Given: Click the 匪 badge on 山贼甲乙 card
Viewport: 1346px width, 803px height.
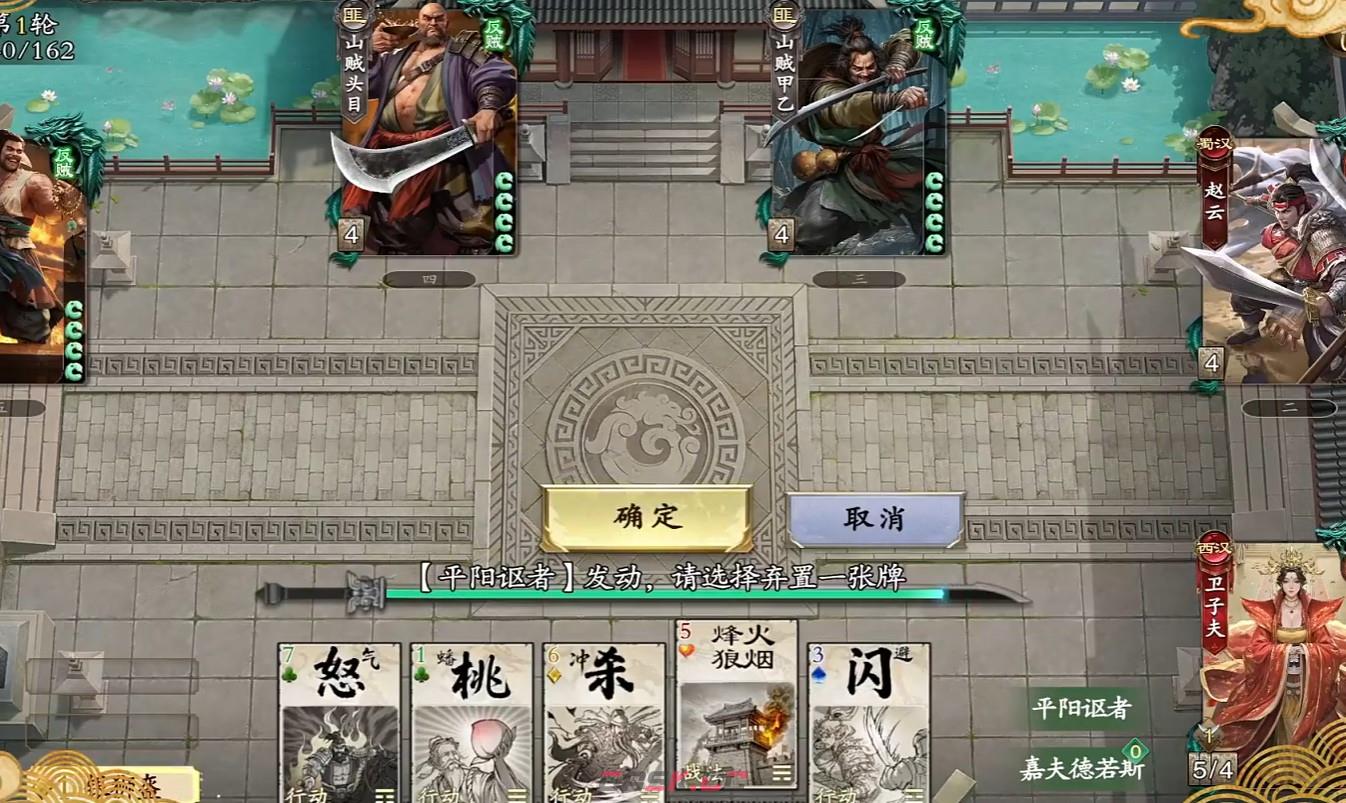Looking at the screenshot, I should click(785, 16).
